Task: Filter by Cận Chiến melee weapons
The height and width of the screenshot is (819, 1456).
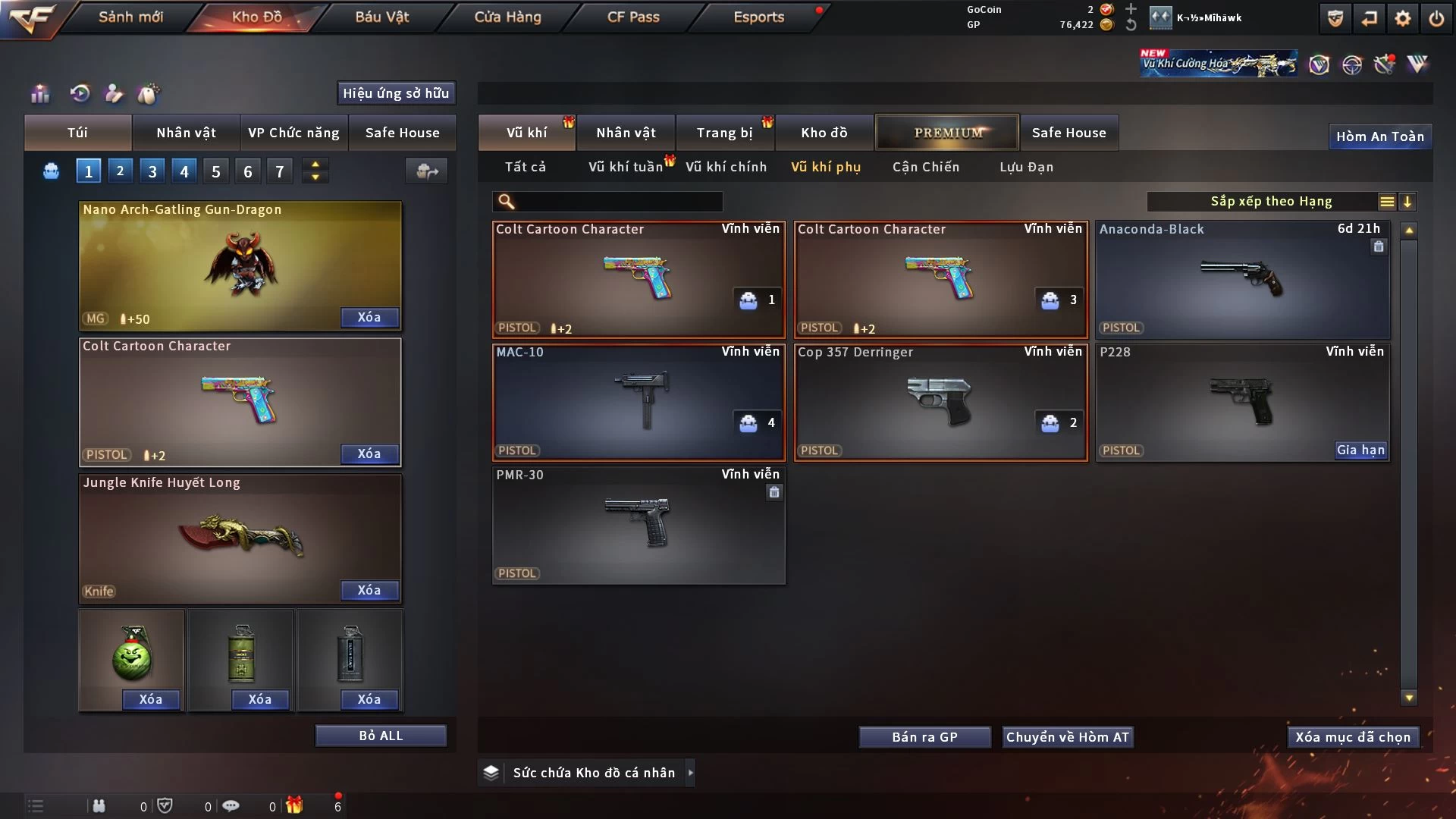Action: 925,167
